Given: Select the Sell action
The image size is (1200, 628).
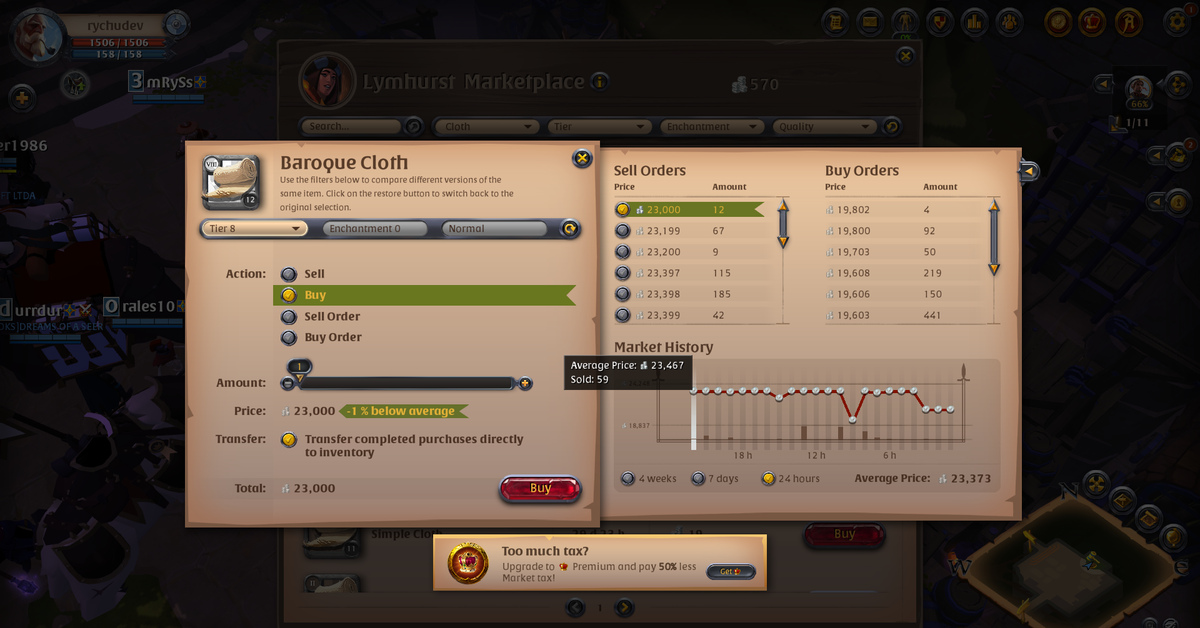Looking at the screenshot, I should (x=289, y=274).
